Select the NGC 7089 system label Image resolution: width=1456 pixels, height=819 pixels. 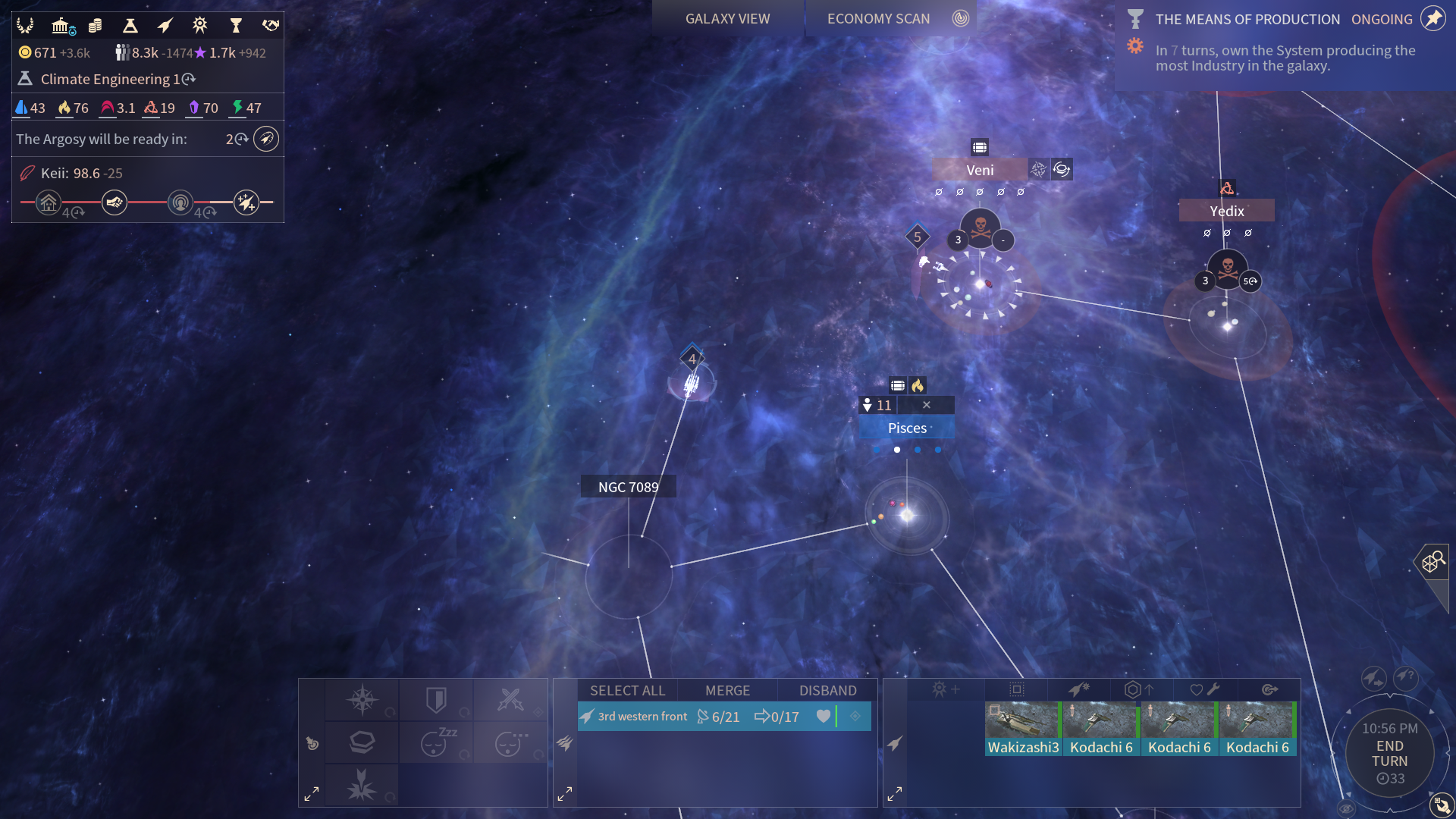(x=628, y=488)
